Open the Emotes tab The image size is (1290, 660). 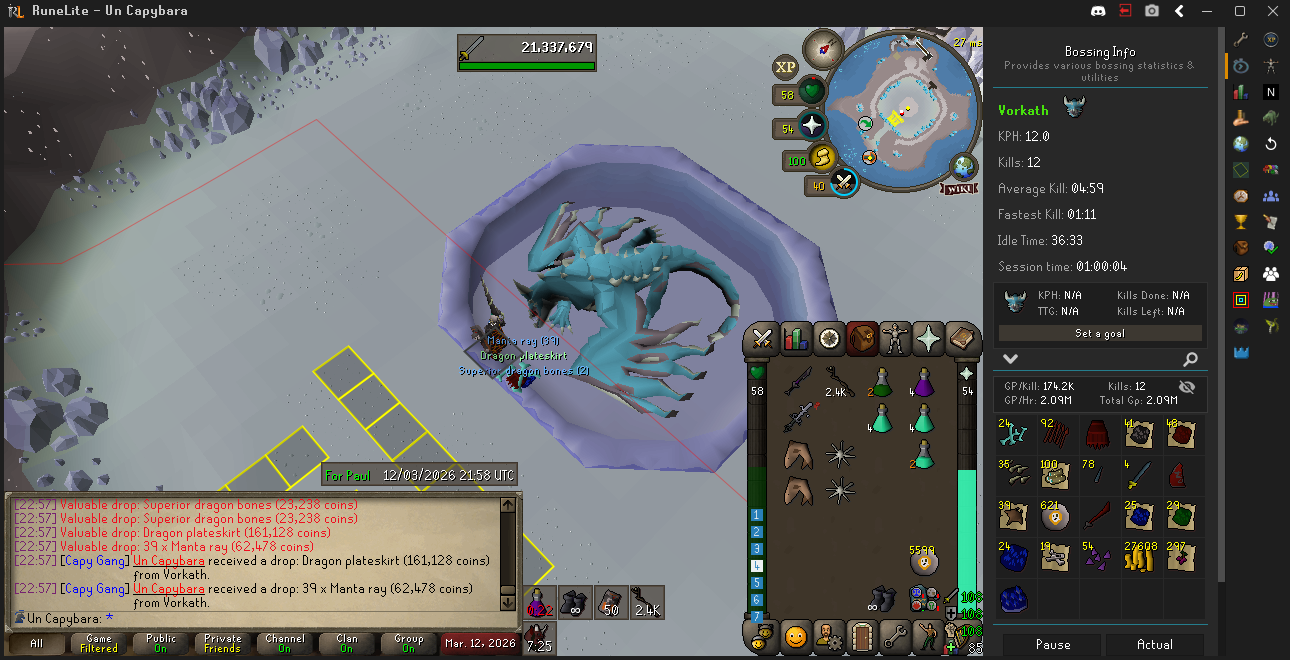tap(796, 636)
